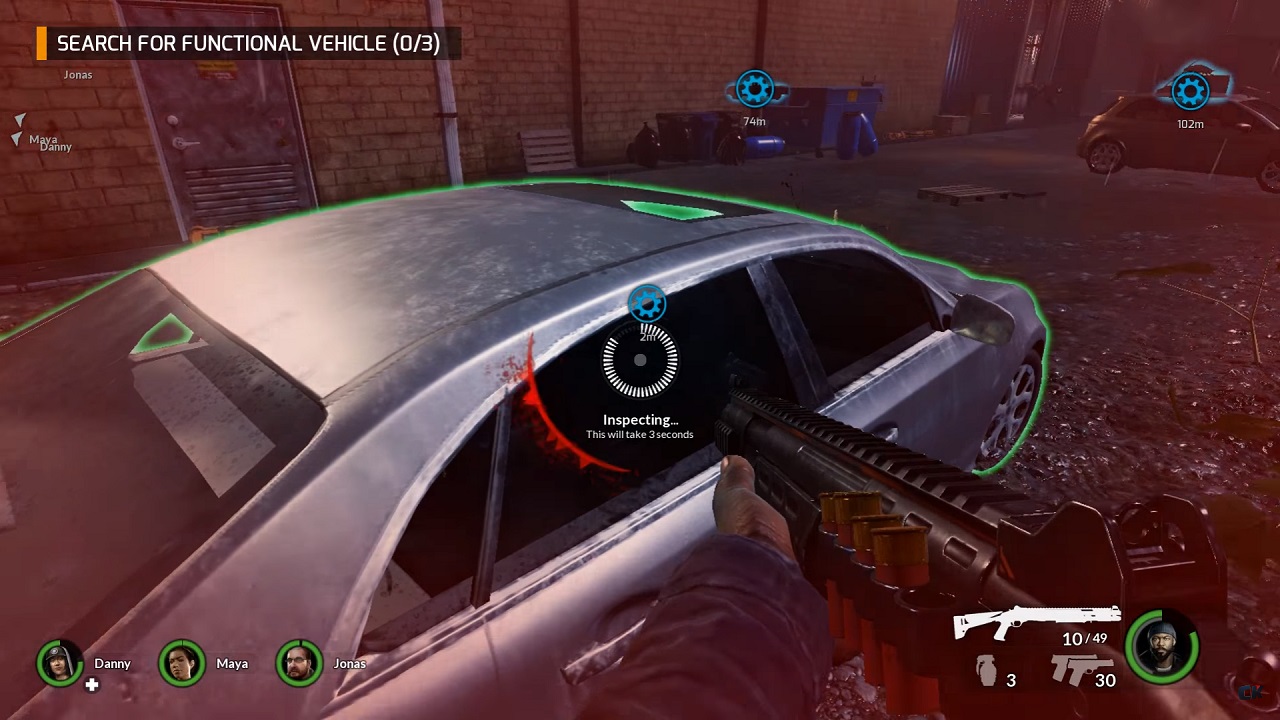1280x720 pixels.
Task: Click the player character portrait
Action: (1162, 647)
